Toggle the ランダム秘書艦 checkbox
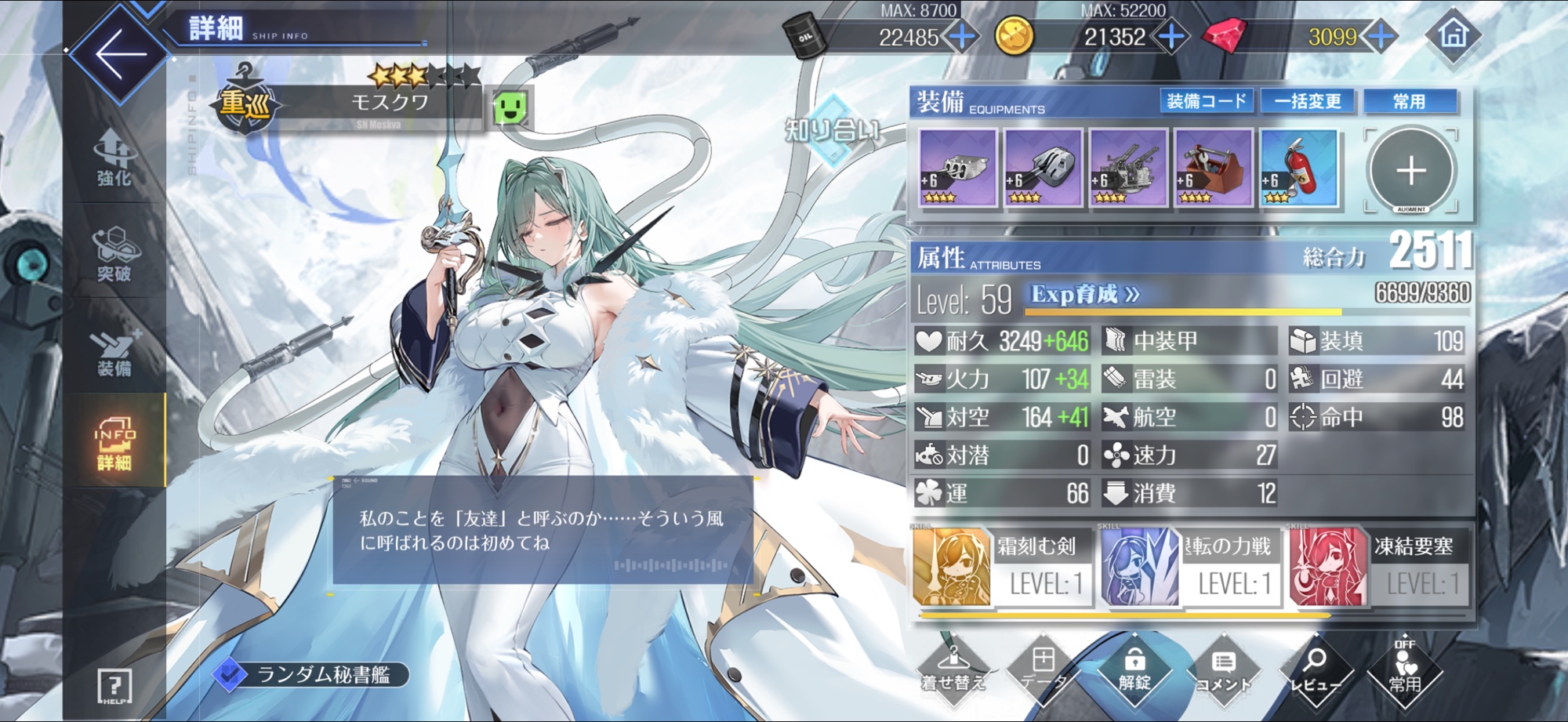Image resolution: width=1568 pixels, height=722 pixels. (x=230, y=674)
